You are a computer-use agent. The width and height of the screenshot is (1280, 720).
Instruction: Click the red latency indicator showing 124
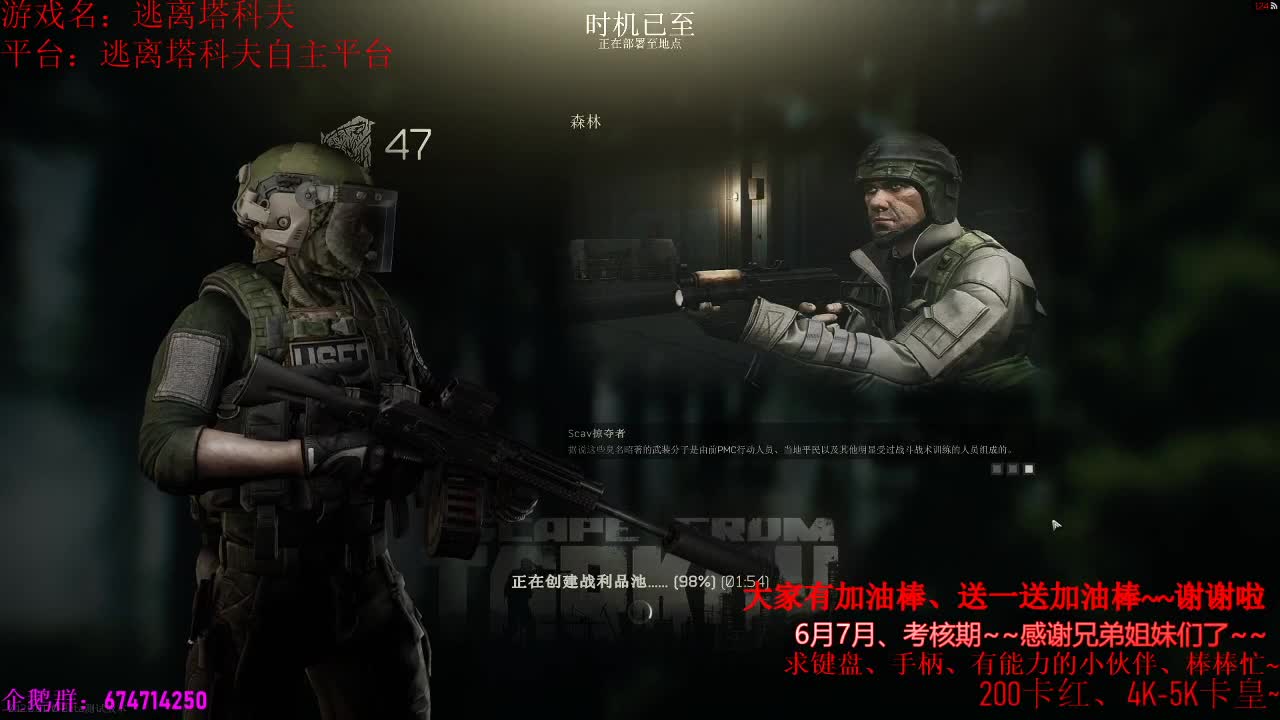1261,5
